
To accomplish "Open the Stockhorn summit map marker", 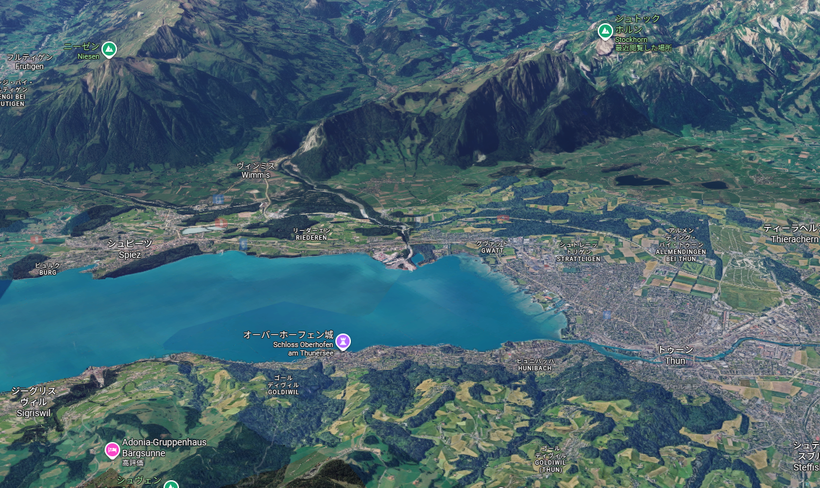I will click(605, 31).
